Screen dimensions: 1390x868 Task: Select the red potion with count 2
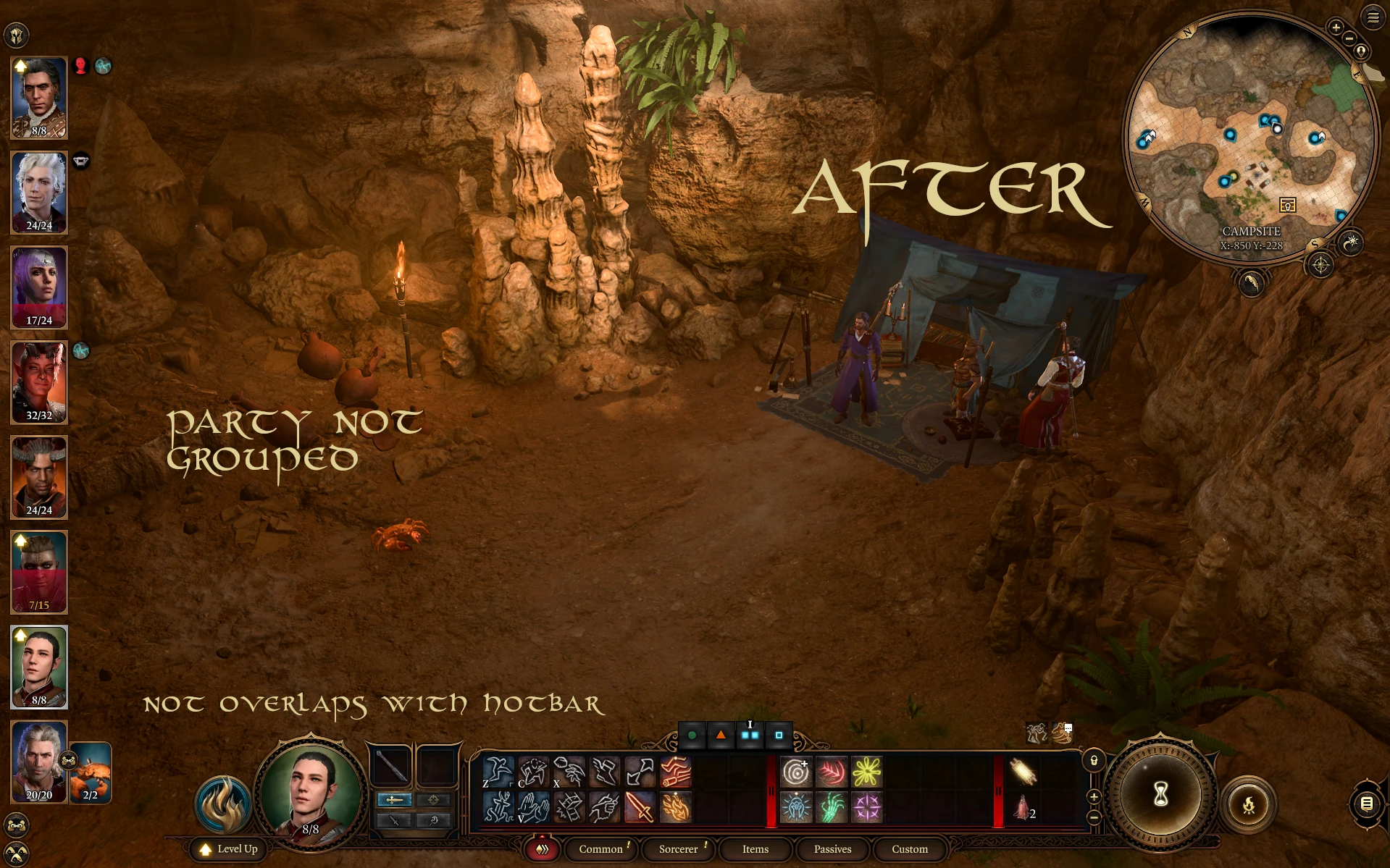coord(1023,807)
